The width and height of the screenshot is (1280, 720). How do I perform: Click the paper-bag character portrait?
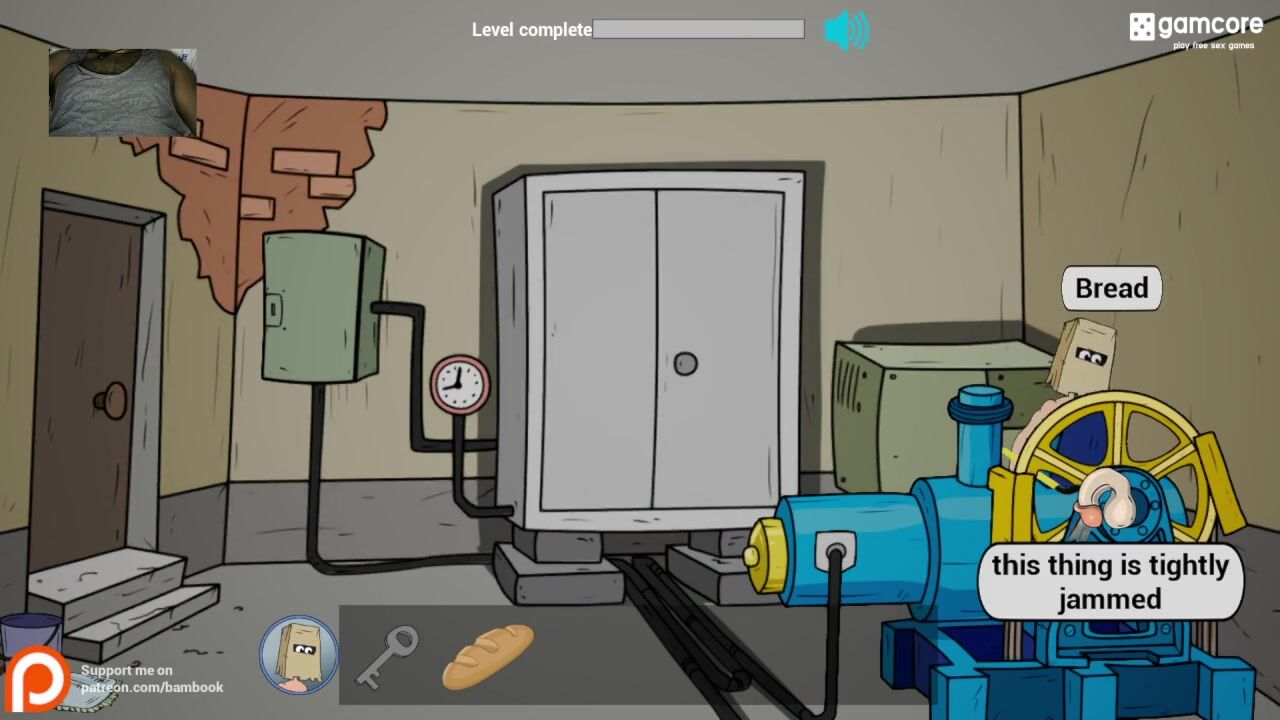(299, 655)
